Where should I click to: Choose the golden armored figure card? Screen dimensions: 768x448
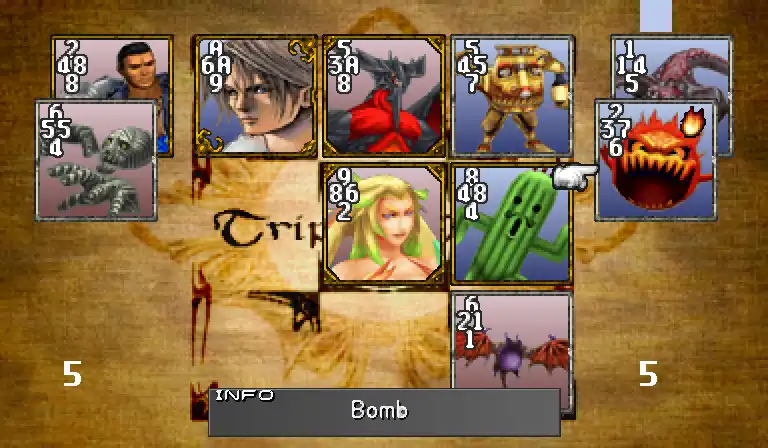[511, 97]
